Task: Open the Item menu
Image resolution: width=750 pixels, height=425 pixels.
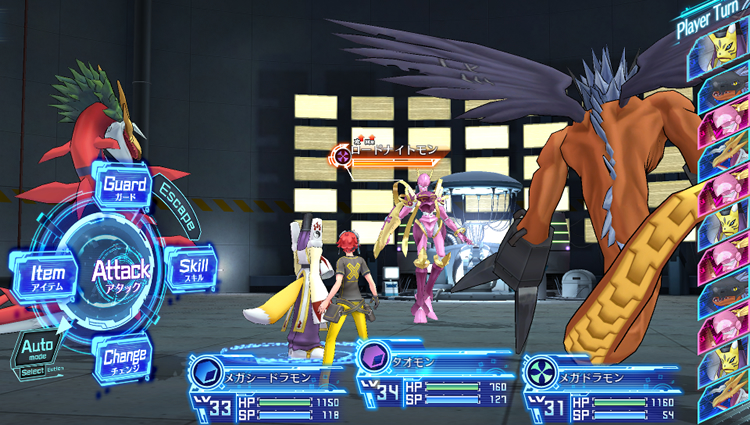Action: click(46, 272)
